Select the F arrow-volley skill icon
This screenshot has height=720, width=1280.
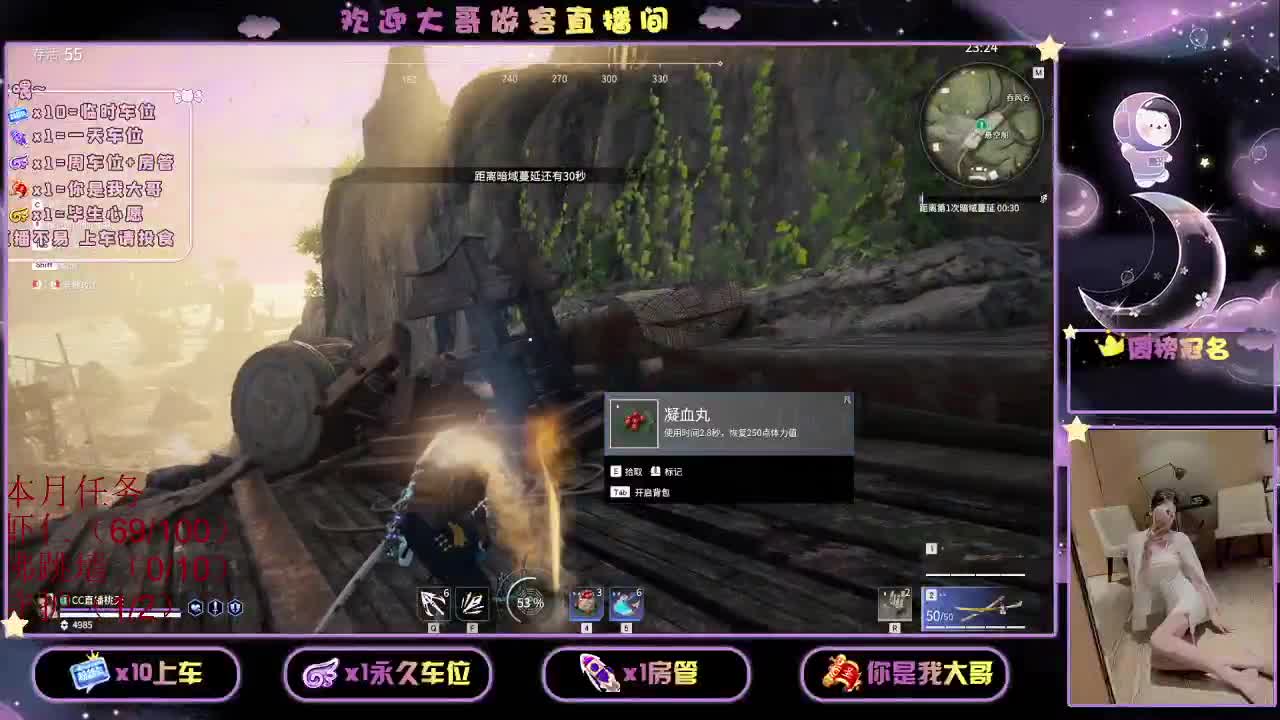point(472,604)
